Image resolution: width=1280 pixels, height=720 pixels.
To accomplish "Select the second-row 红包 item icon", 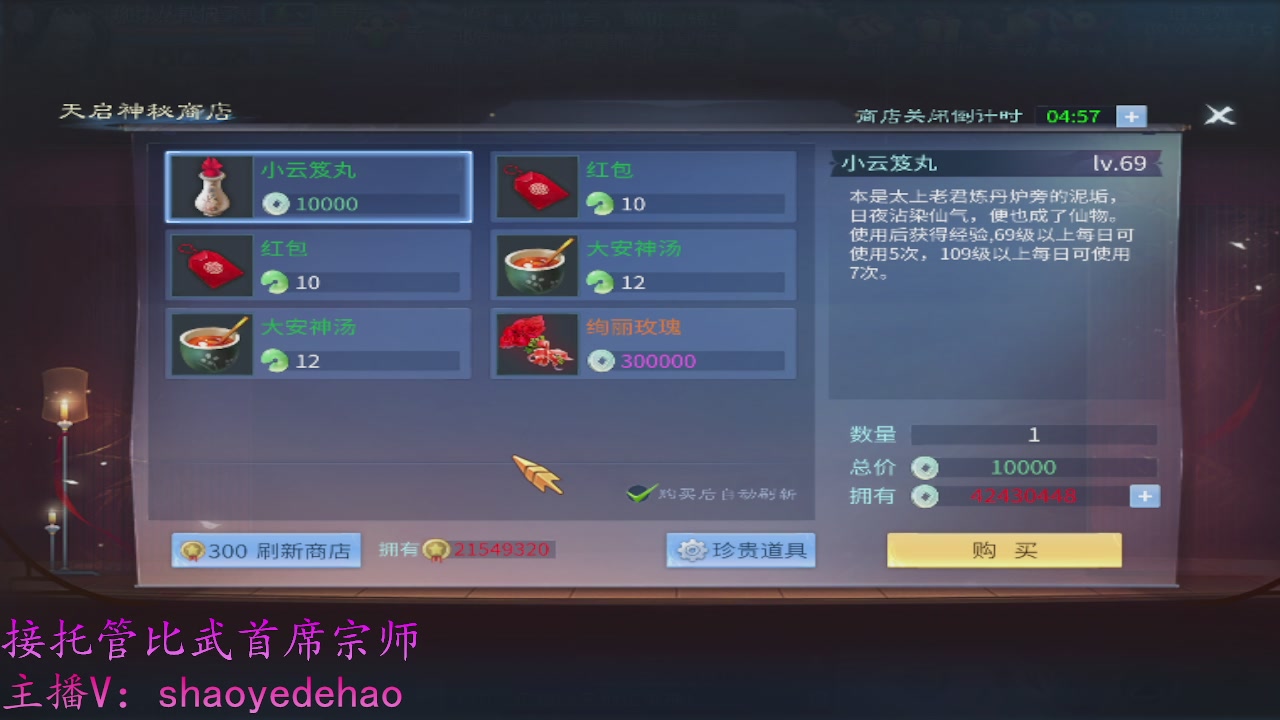I will [210, 264].
